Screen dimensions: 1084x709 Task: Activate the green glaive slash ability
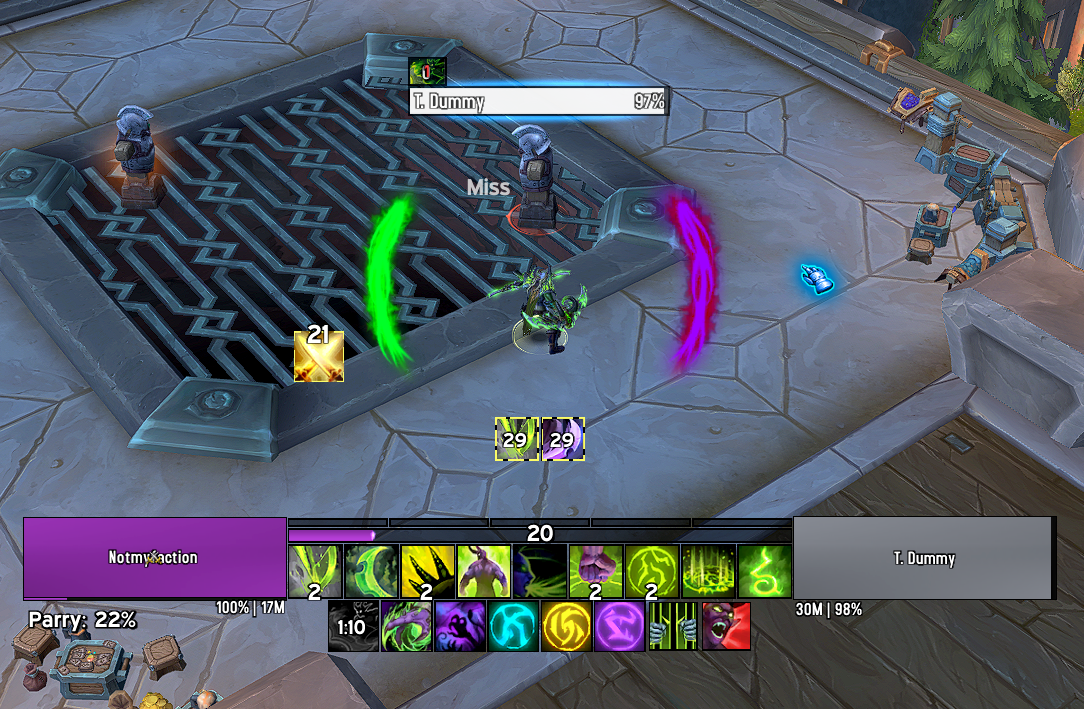click(x=314, y=571)
